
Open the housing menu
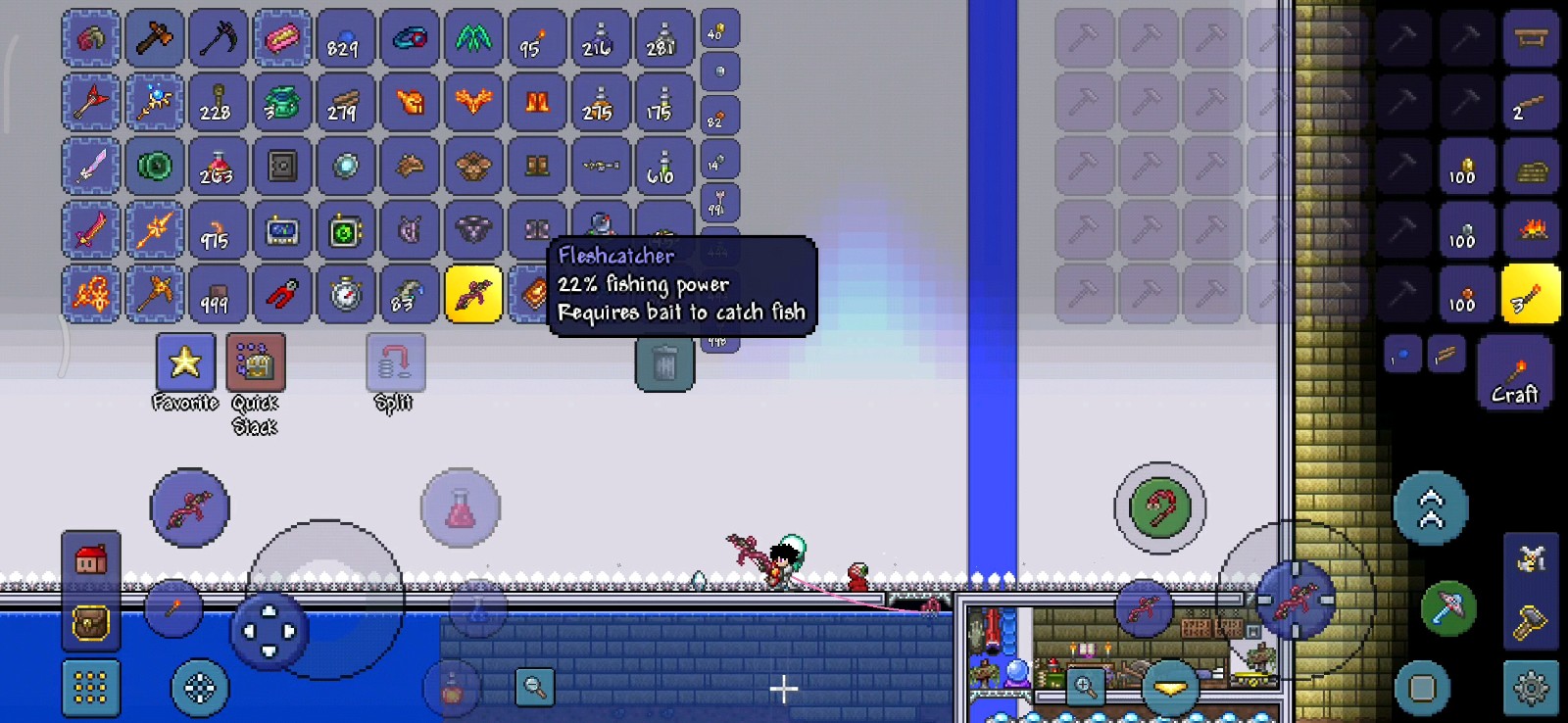[91, 561]
